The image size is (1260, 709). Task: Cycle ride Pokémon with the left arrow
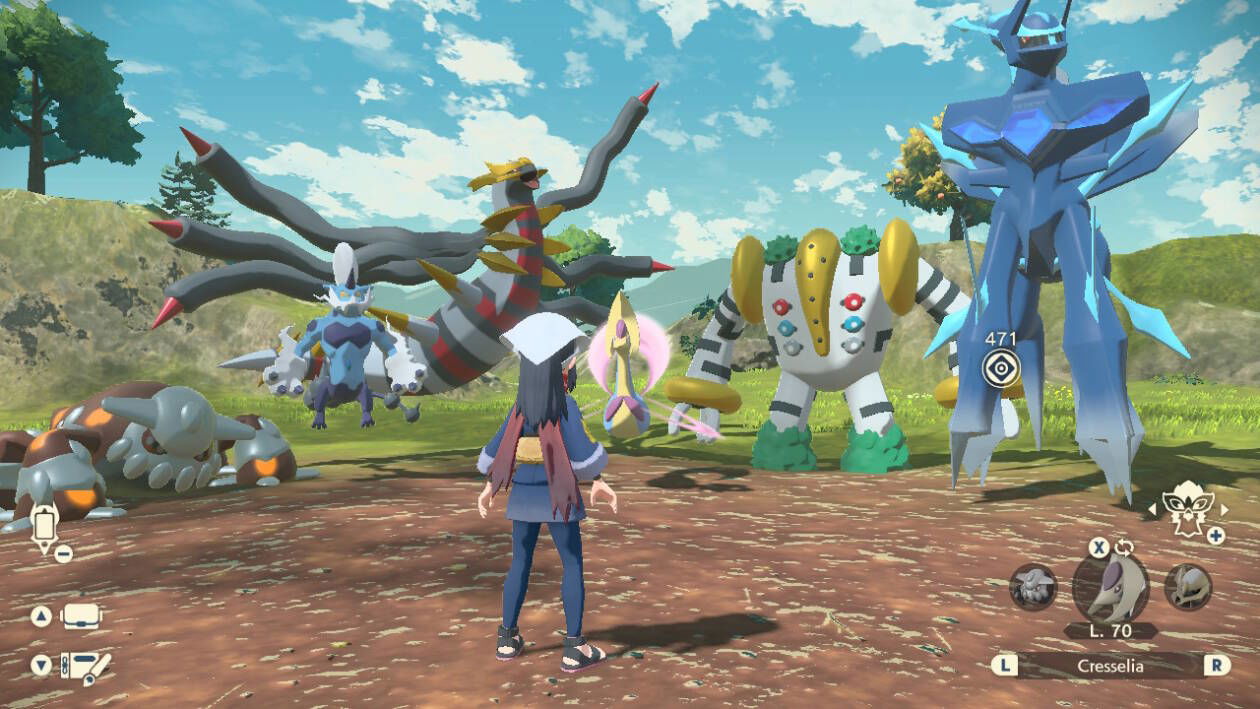pyautogui.click(x=1151, y=510)
